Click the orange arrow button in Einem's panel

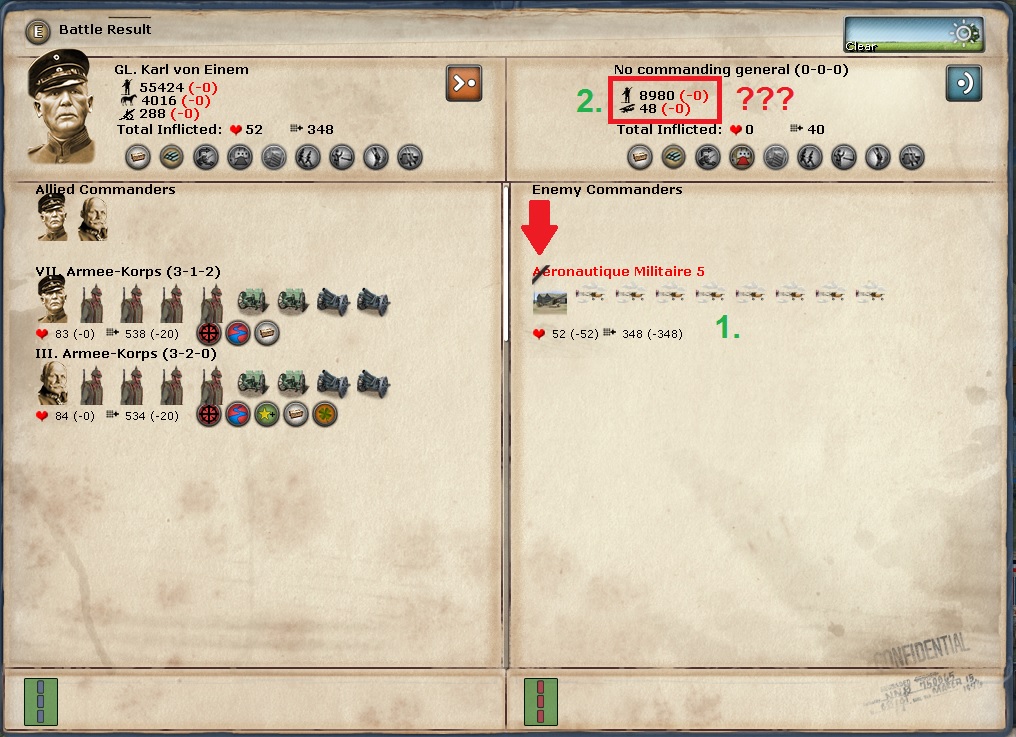464,83
